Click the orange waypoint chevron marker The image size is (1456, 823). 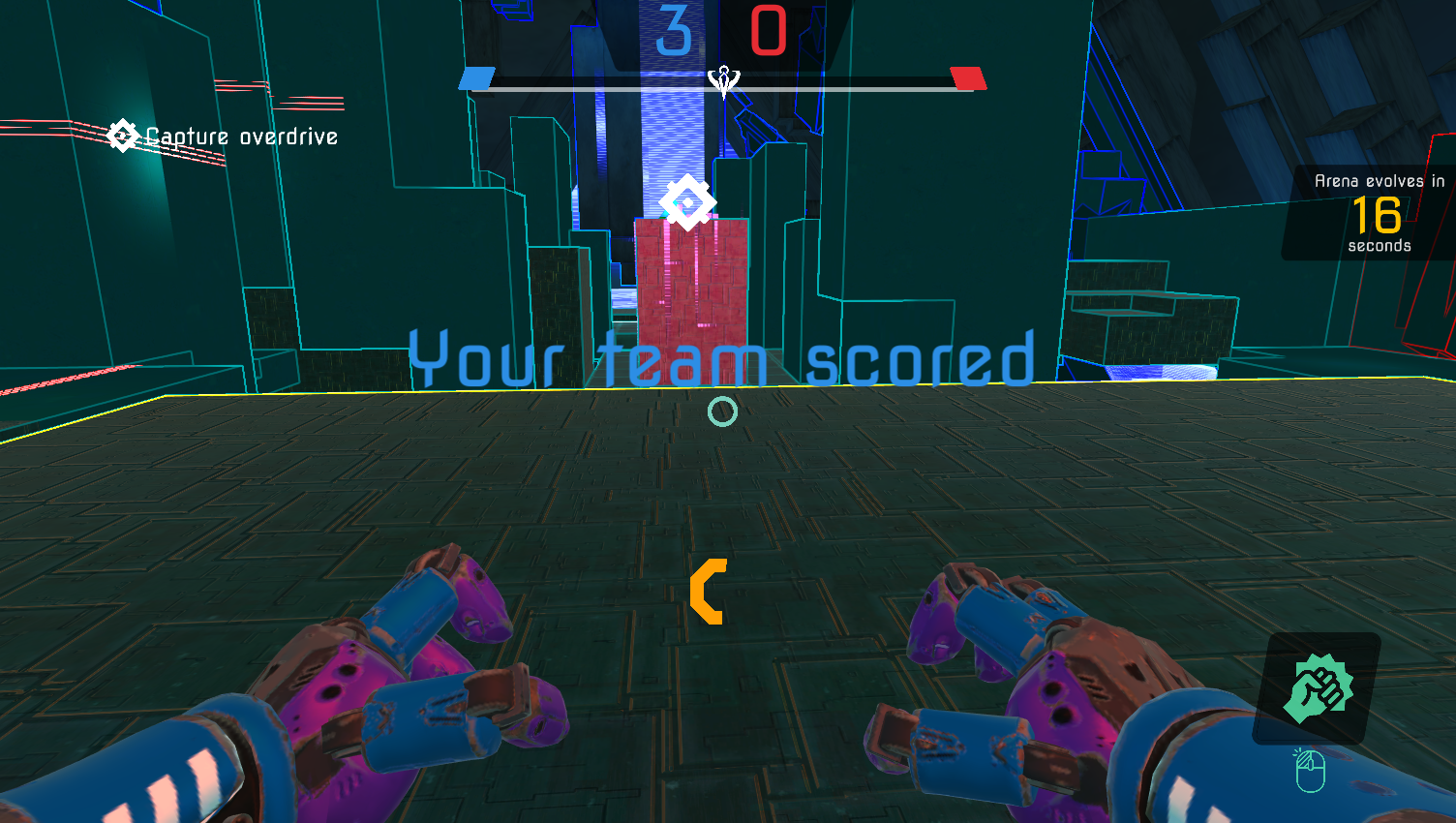click(x=711, y=594)
